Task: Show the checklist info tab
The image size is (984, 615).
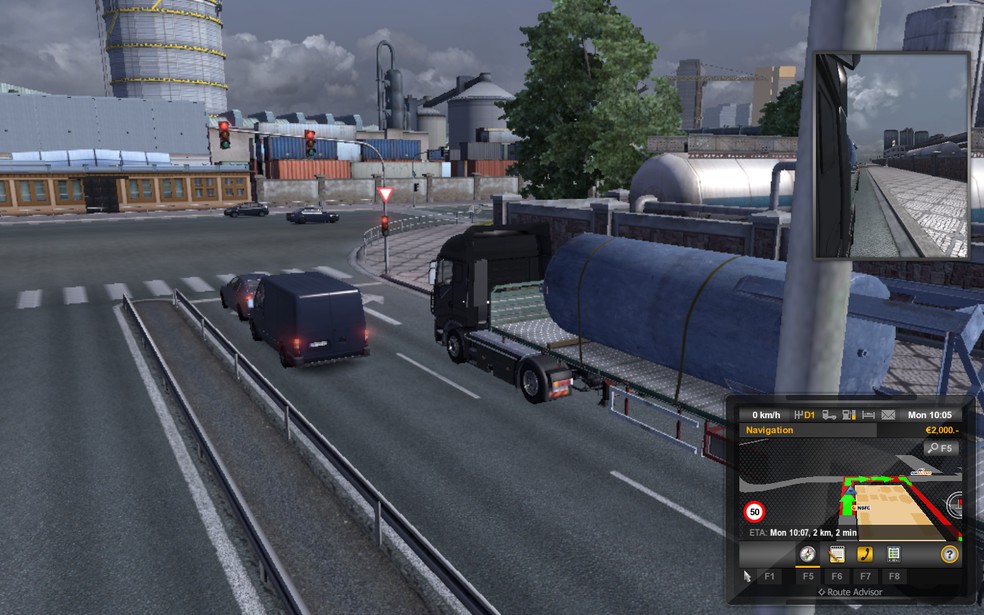Action: [893, 554]
